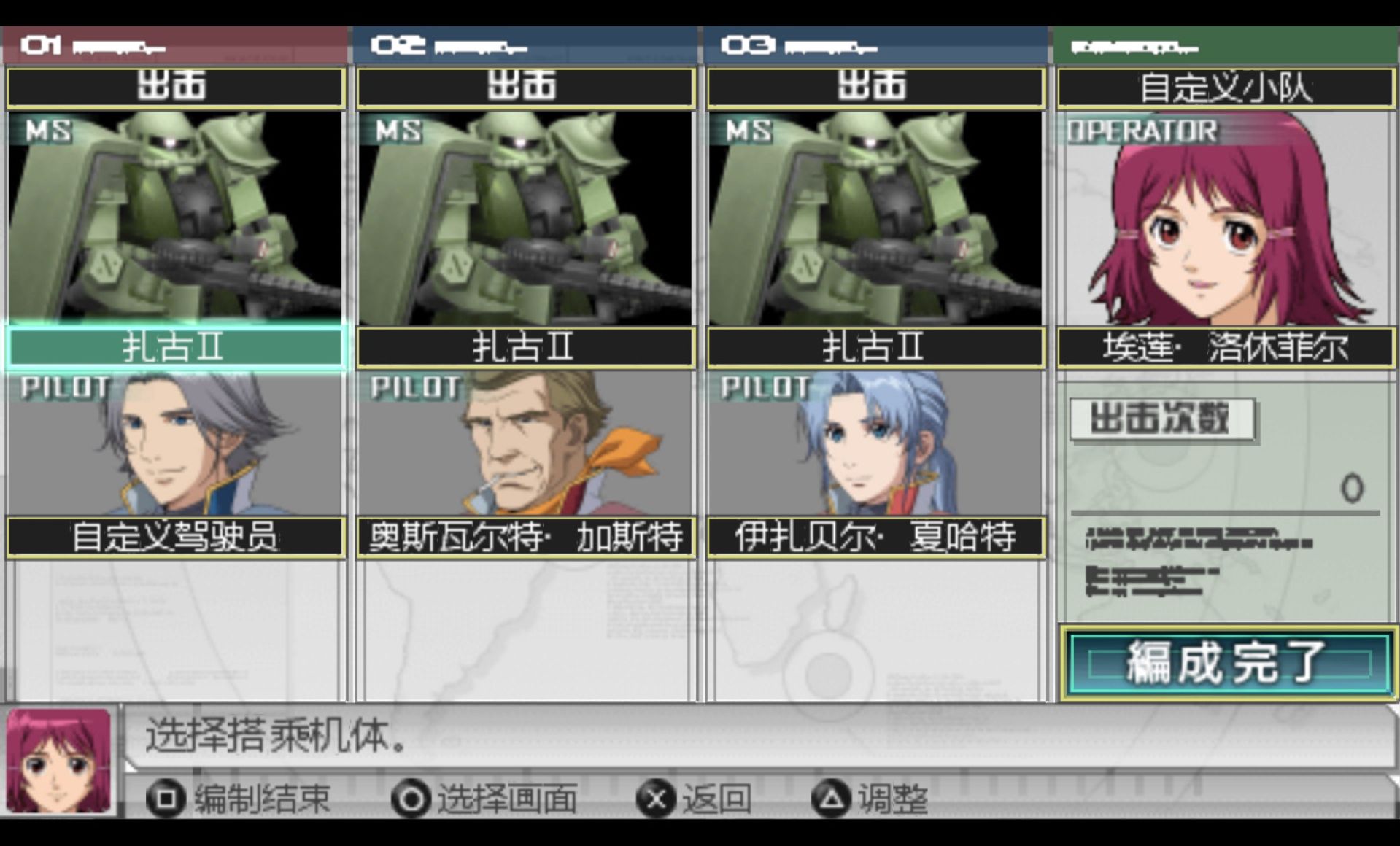Toggle 出击 status for squad 01
This screenshot has height=846, width=1400.
[175, 88]
